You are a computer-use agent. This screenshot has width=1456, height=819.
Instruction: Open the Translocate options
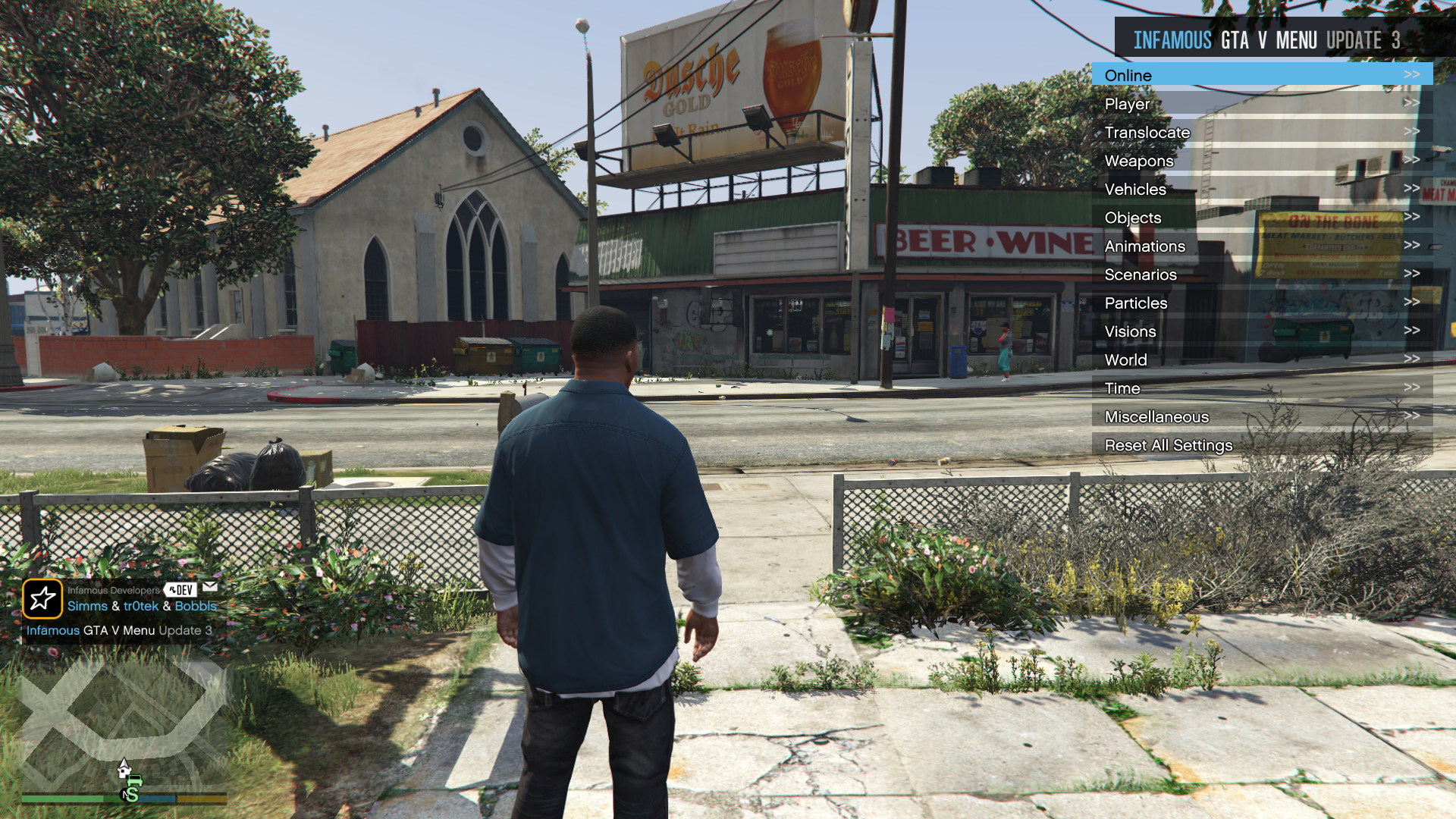click(1261, 133)
